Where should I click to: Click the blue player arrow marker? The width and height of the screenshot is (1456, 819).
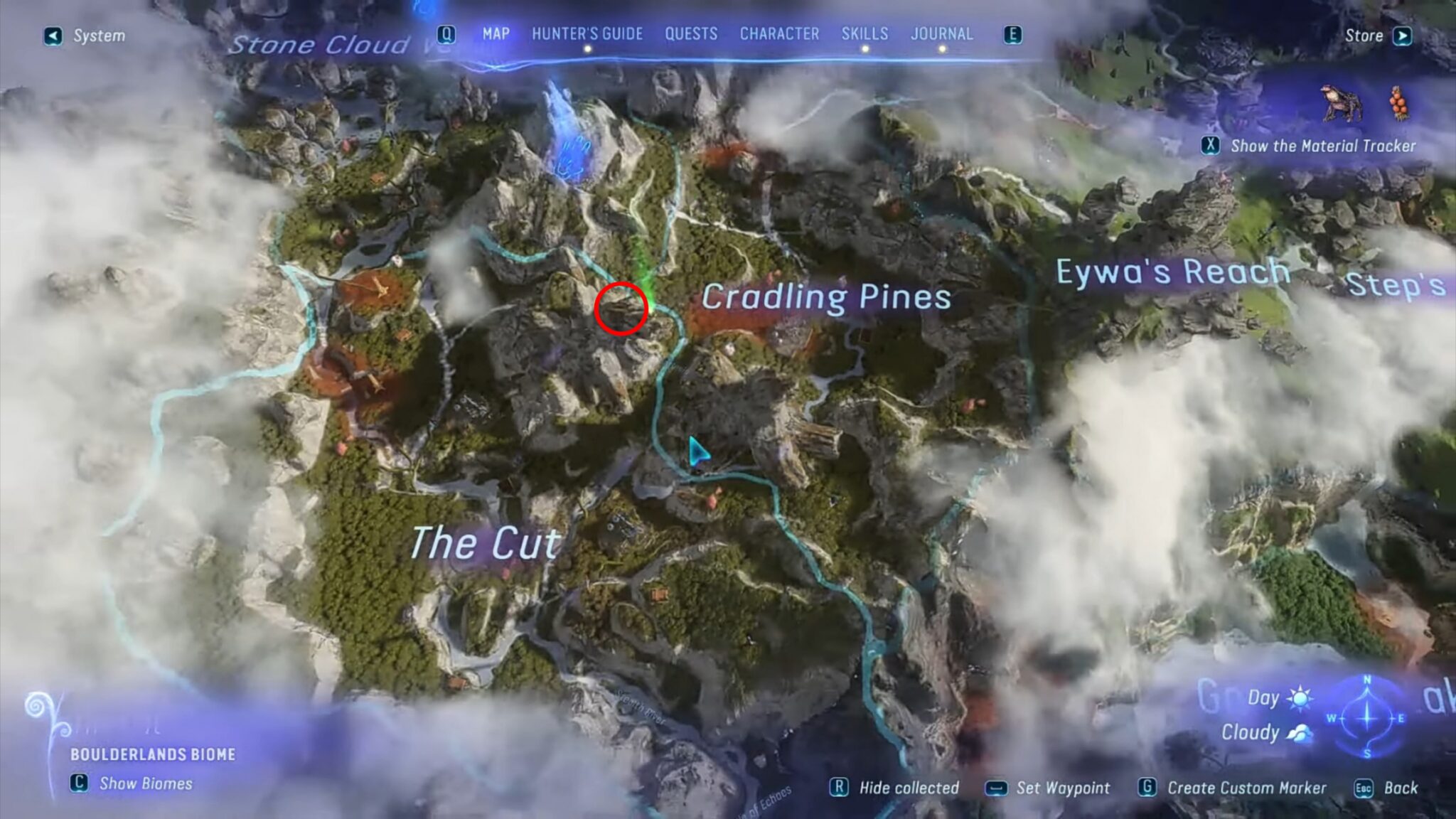coord(697,453)
